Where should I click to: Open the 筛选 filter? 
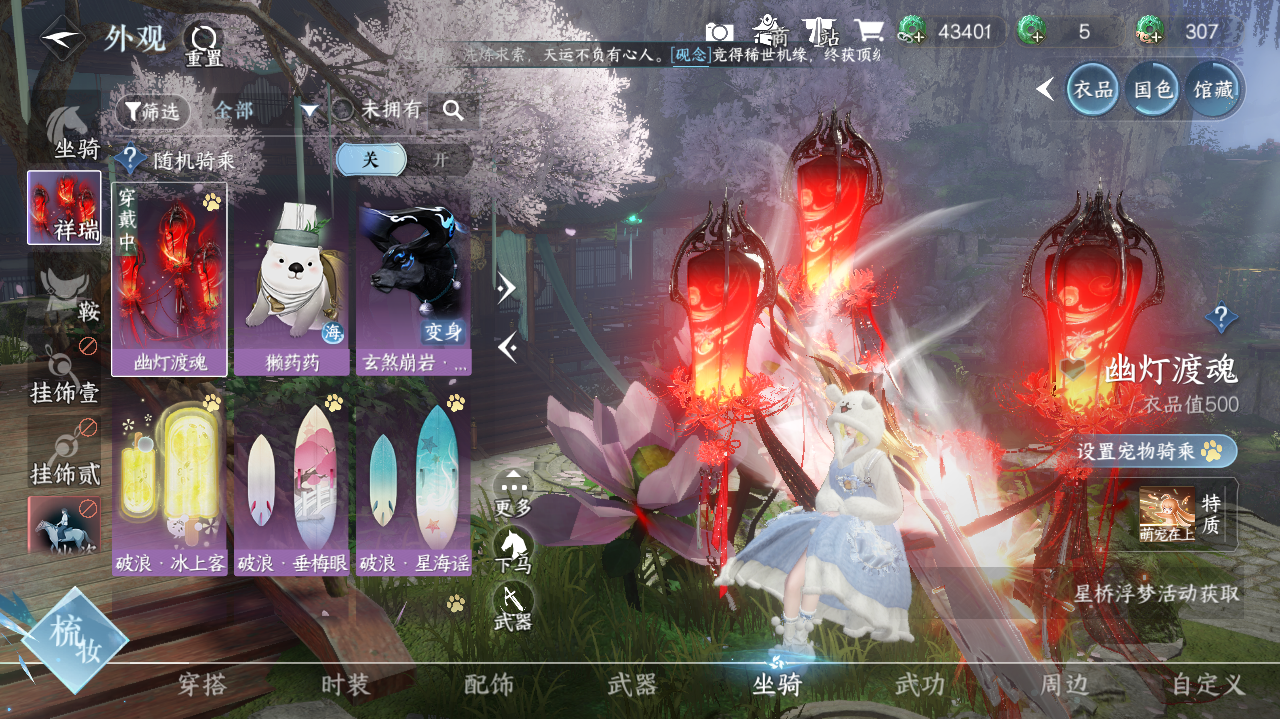click(x=152, y=111)
